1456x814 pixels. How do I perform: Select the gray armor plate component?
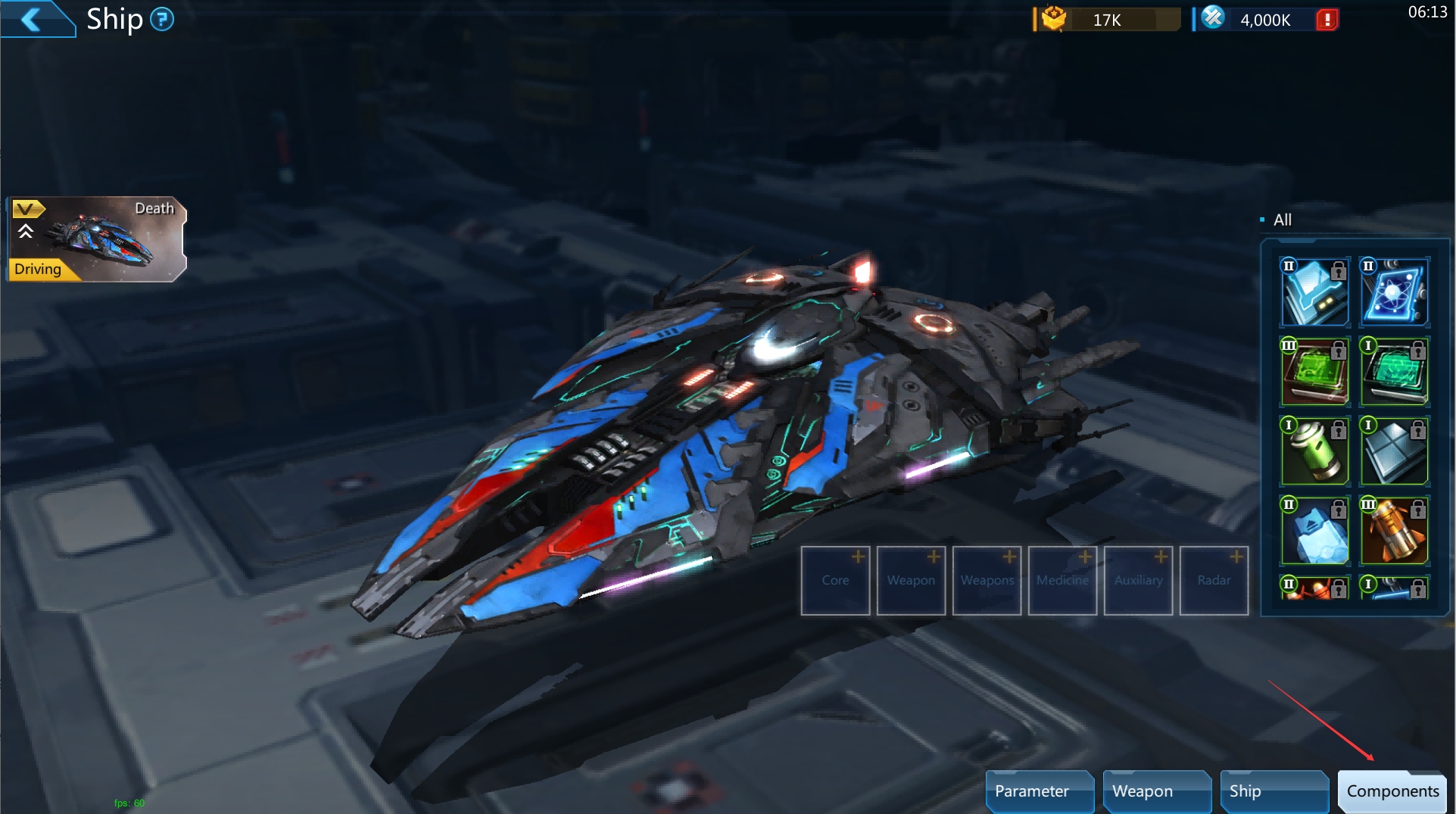pyautogui.click(x=1394, y=451)
